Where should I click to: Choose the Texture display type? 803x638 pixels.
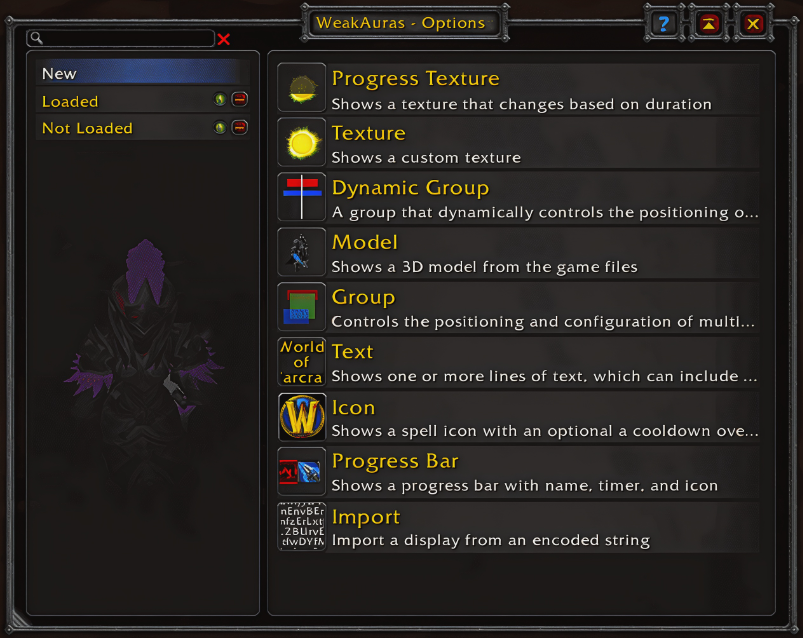click(518, 143)
